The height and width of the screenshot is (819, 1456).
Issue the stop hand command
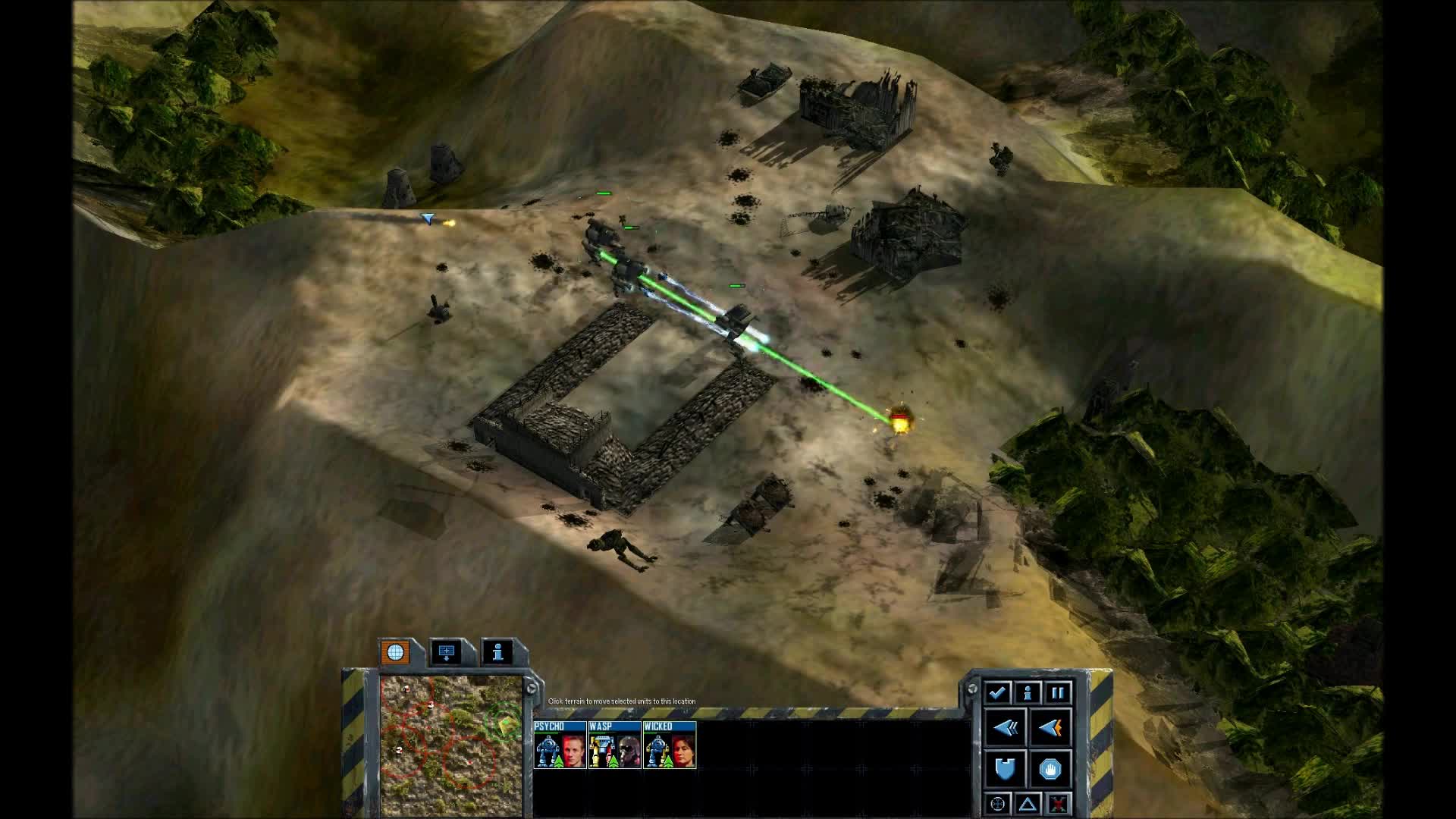[x=1050, y=769]
